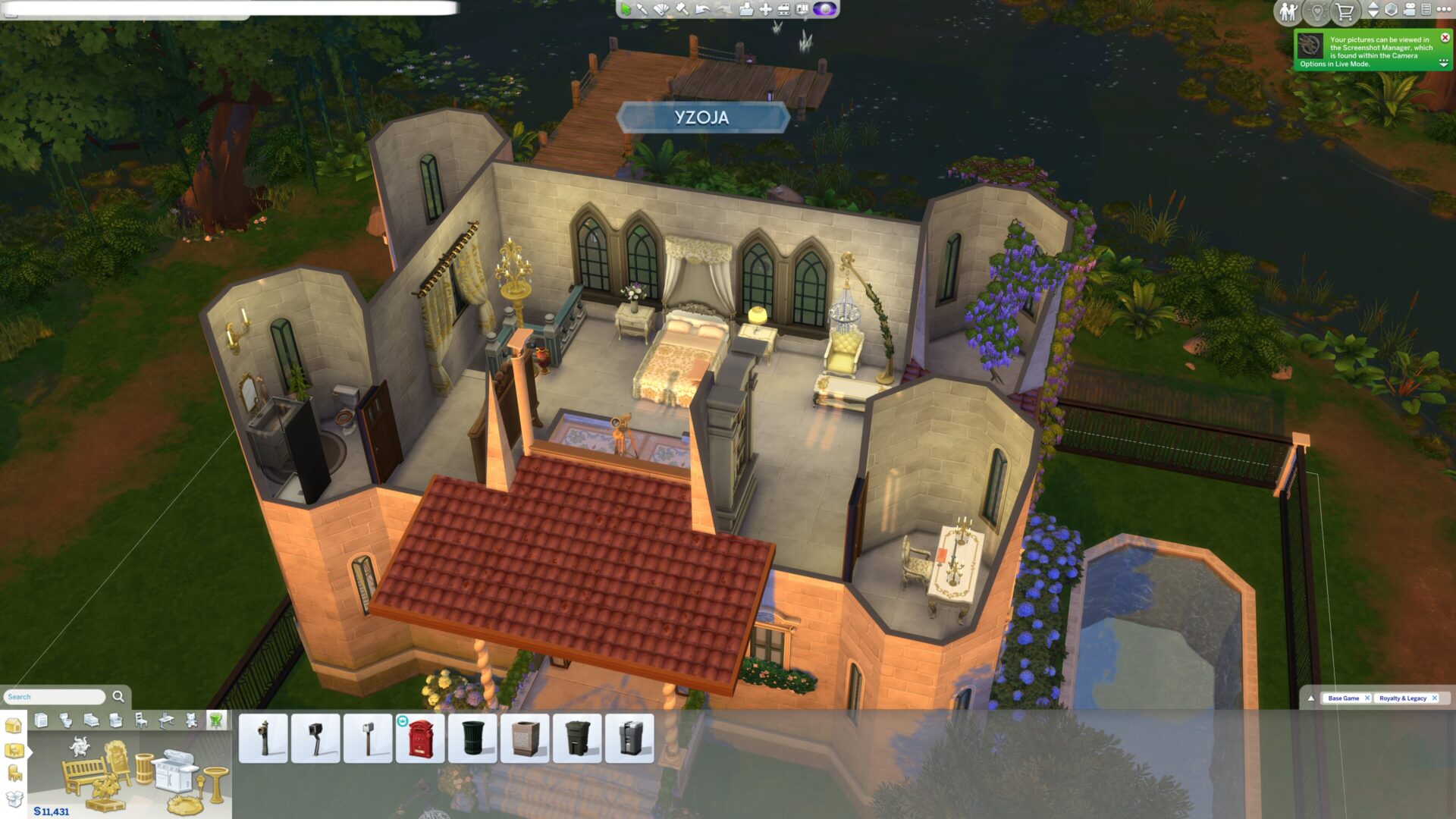
Task: Click the catalog Search field
Action: [x=55, y=696]
